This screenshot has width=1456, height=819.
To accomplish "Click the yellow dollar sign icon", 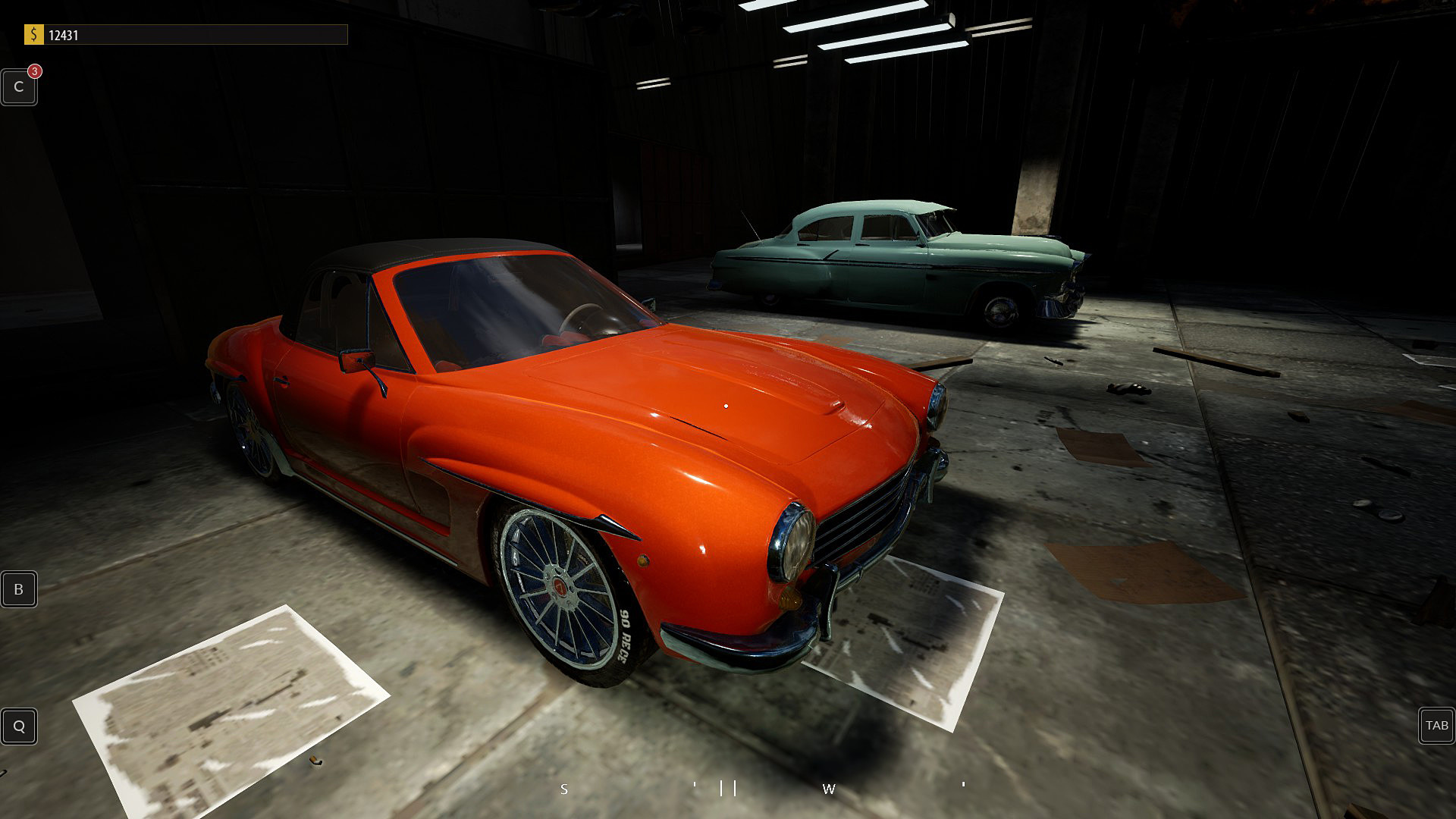I will tap(33, 33).
